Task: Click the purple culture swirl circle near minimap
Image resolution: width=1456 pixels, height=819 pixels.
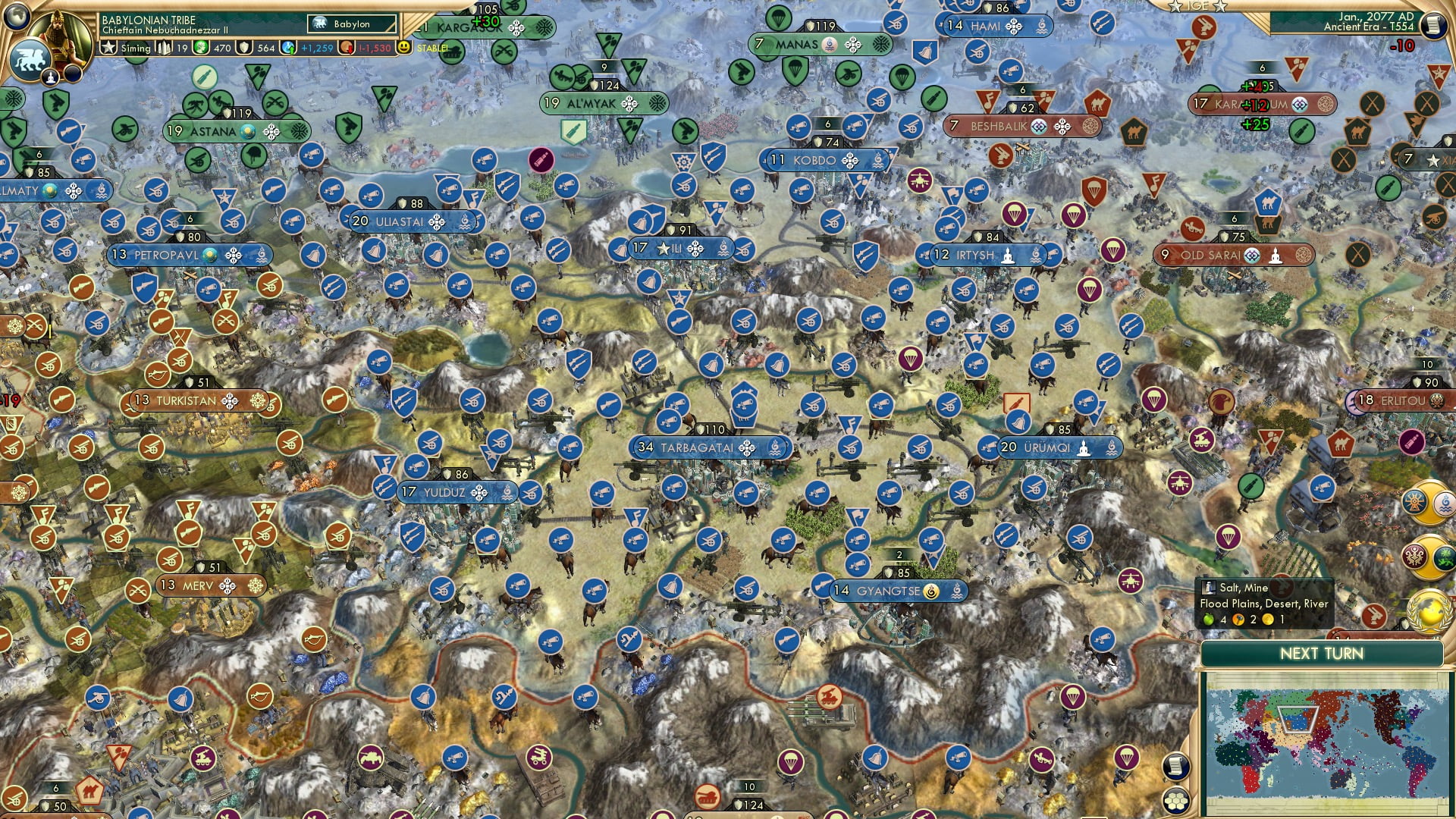Action: (x=1415, y=557)
